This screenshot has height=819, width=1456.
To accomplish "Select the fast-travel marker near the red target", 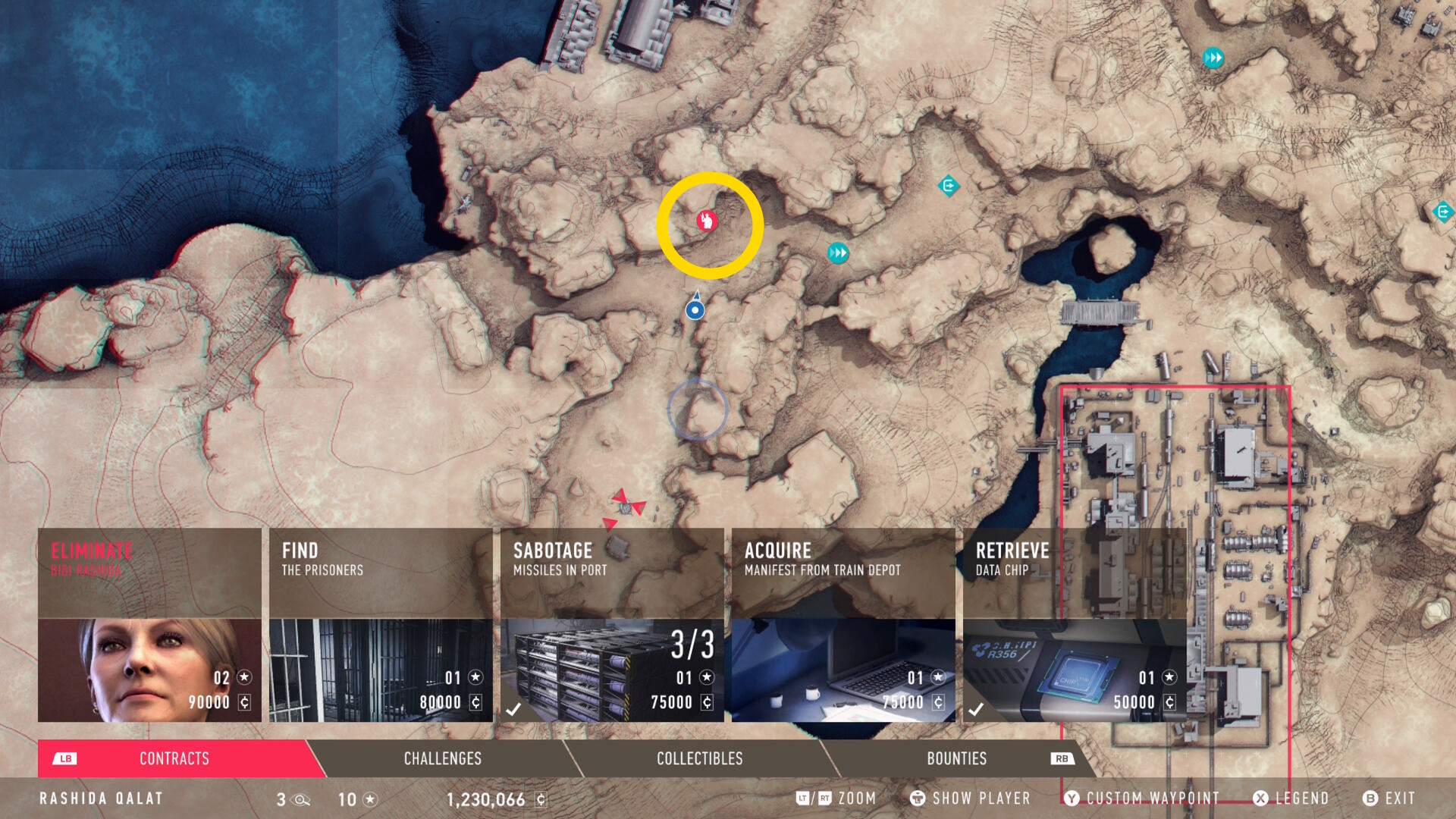I will pos(838,253).
